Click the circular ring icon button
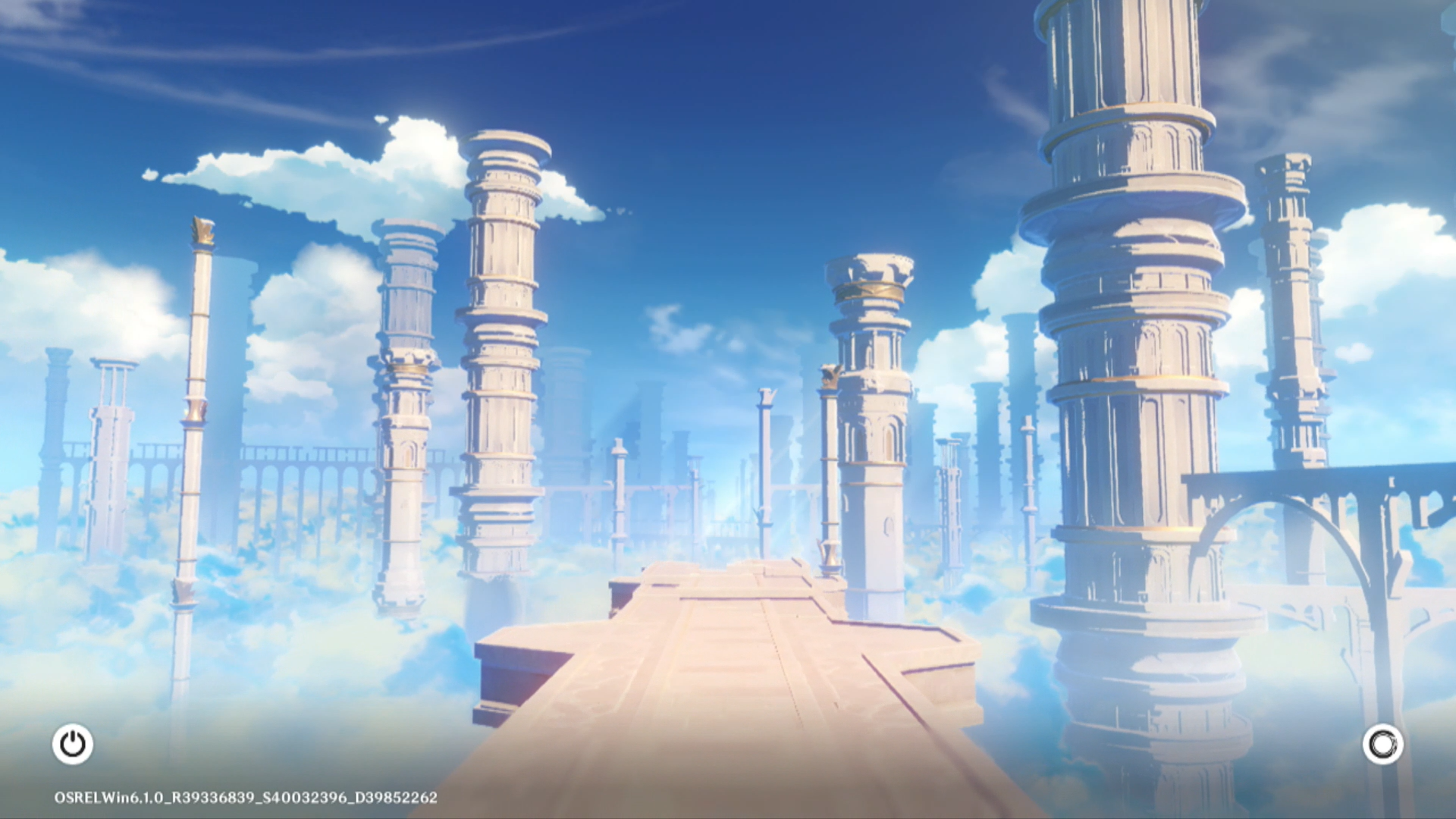The height and width of the screenshot is (819, 1456). (1382, 744)
